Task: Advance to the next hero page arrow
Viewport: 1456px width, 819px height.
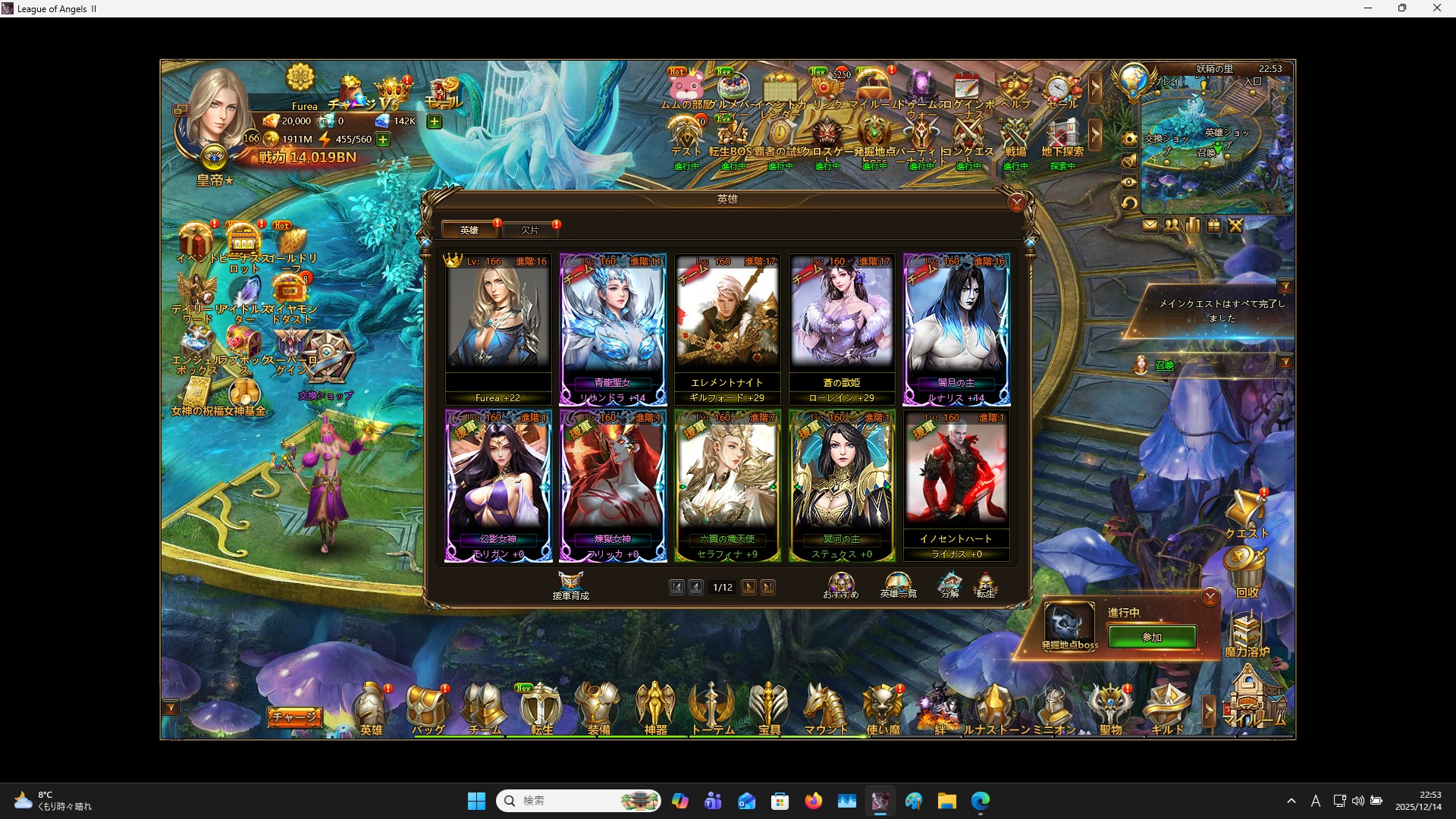Action: coord(749,586)
